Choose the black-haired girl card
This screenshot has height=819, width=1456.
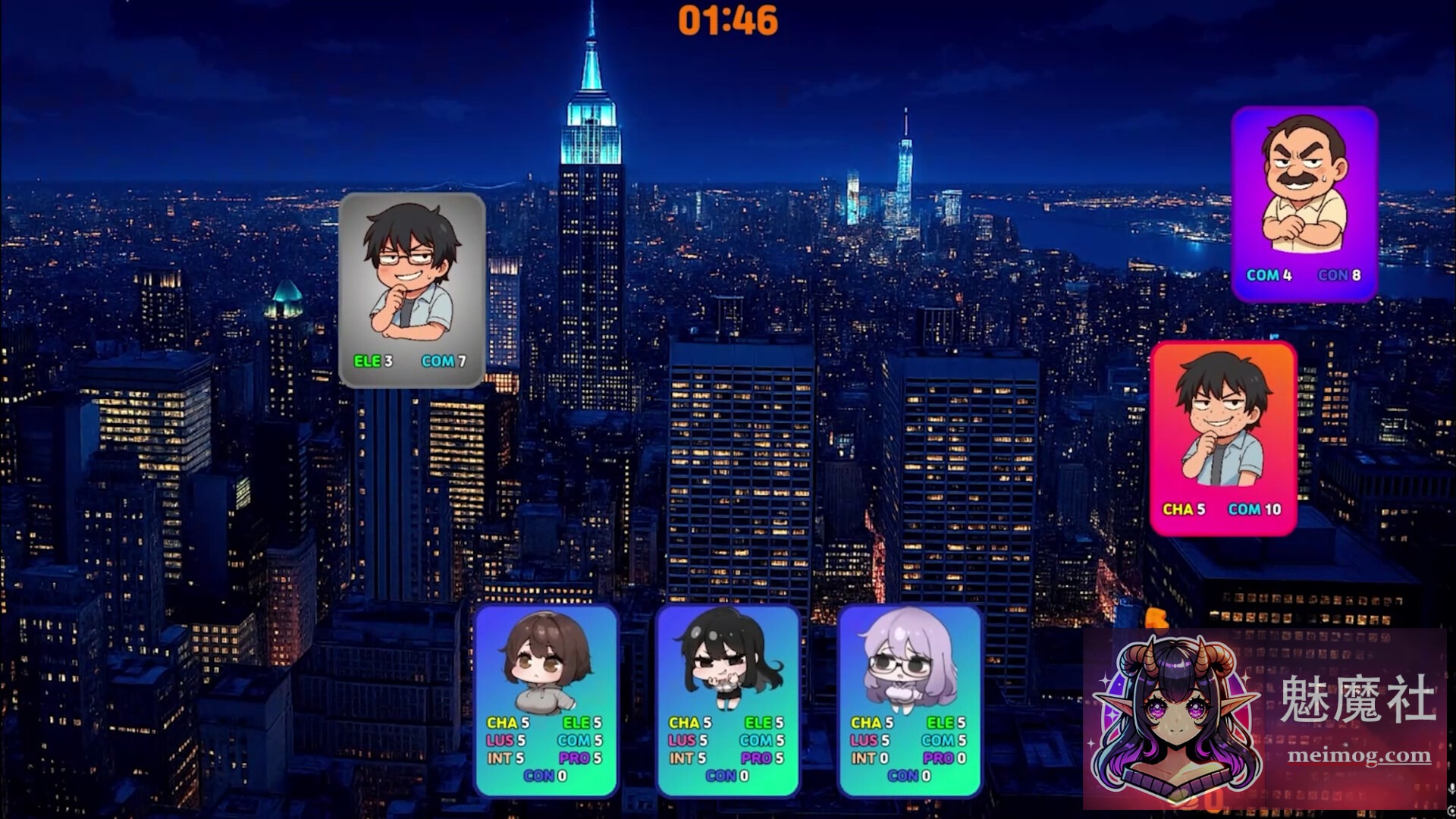coord(728,699)
